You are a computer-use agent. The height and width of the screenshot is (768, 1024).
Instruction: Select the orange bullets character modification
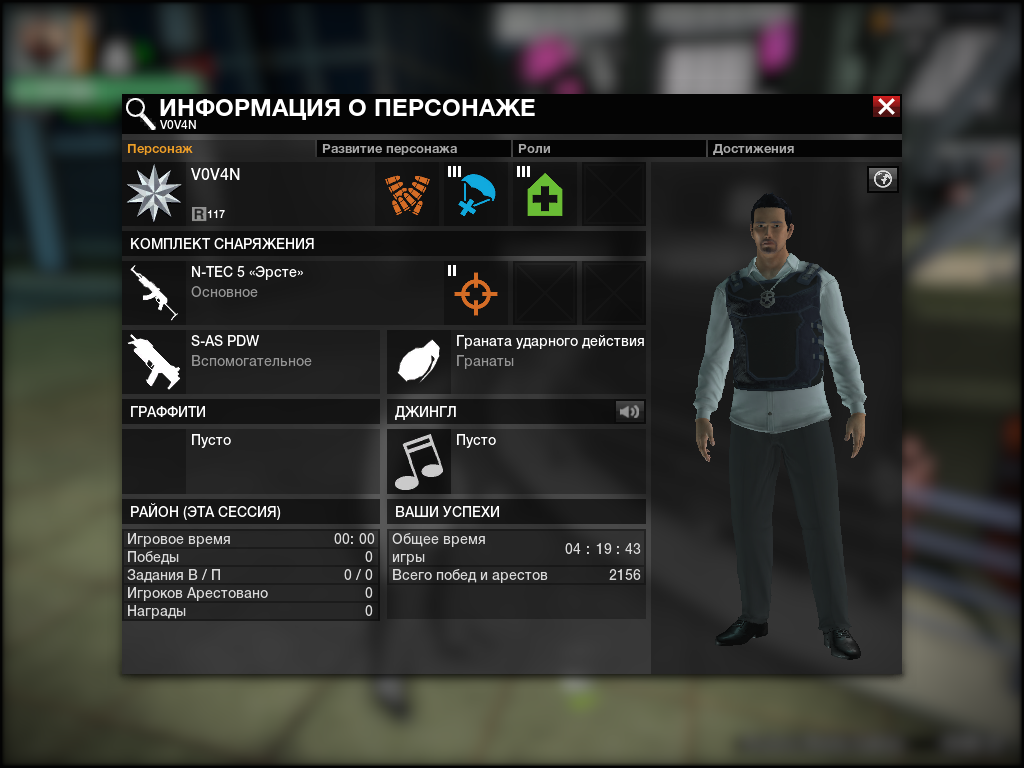pos(407,195)
